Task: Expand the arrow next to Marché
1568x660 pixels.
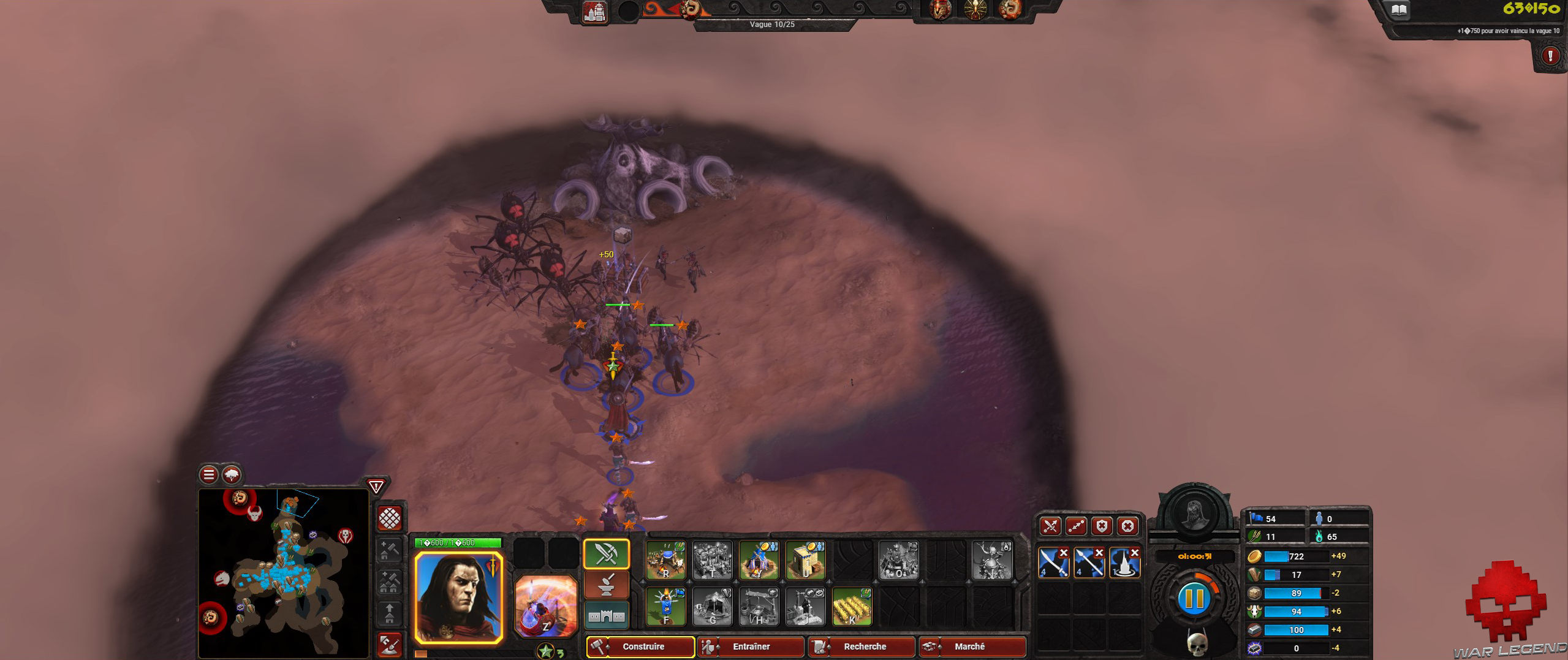Action: click(940, 648)
